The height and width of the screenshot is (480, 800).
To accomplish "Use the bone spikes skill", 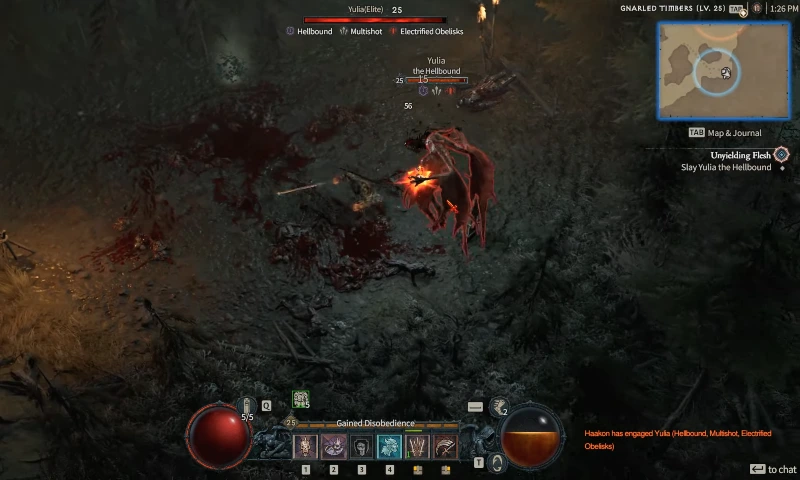I will tap(418, 447).
